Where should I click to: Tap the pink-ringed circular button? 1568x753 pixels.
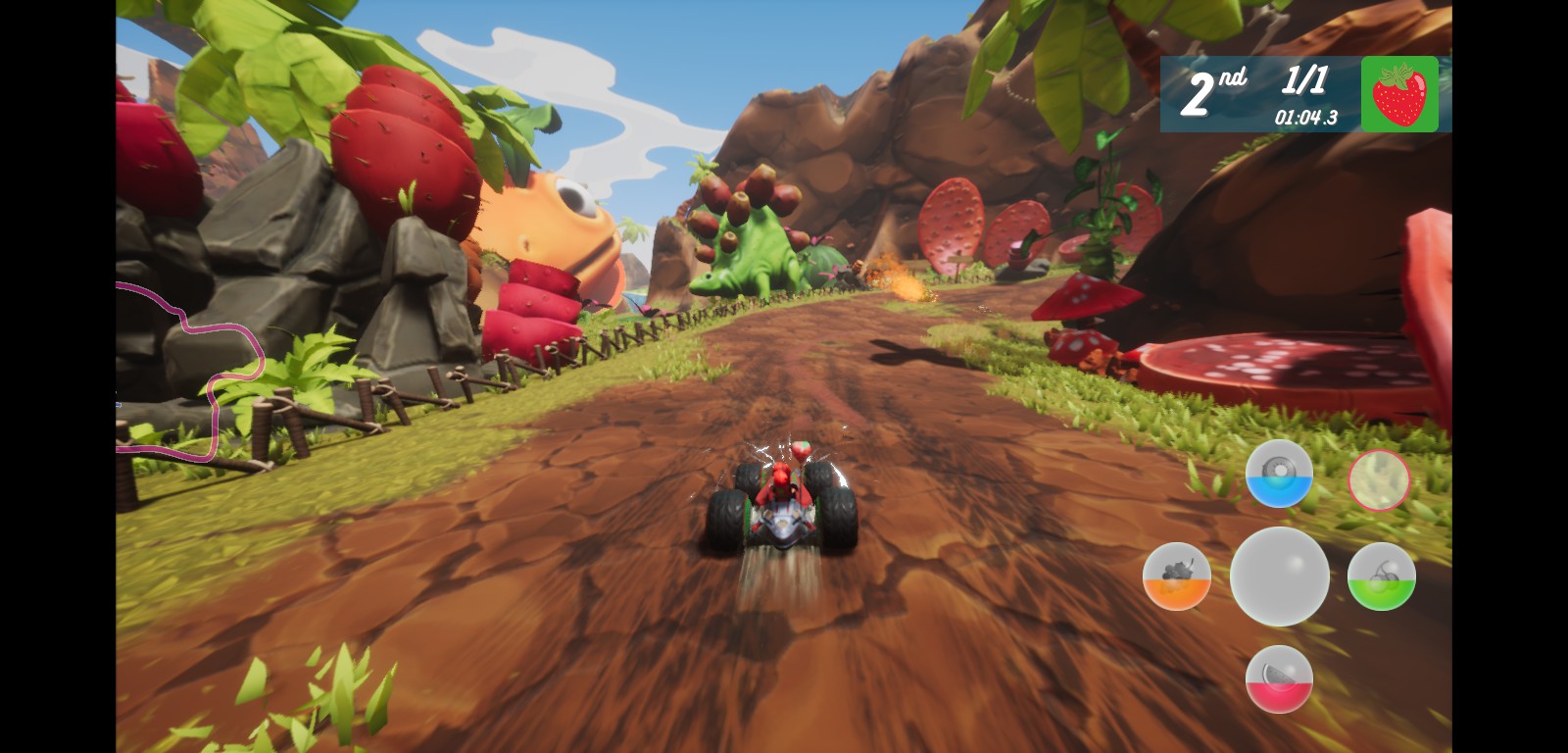click(1380, 480)
